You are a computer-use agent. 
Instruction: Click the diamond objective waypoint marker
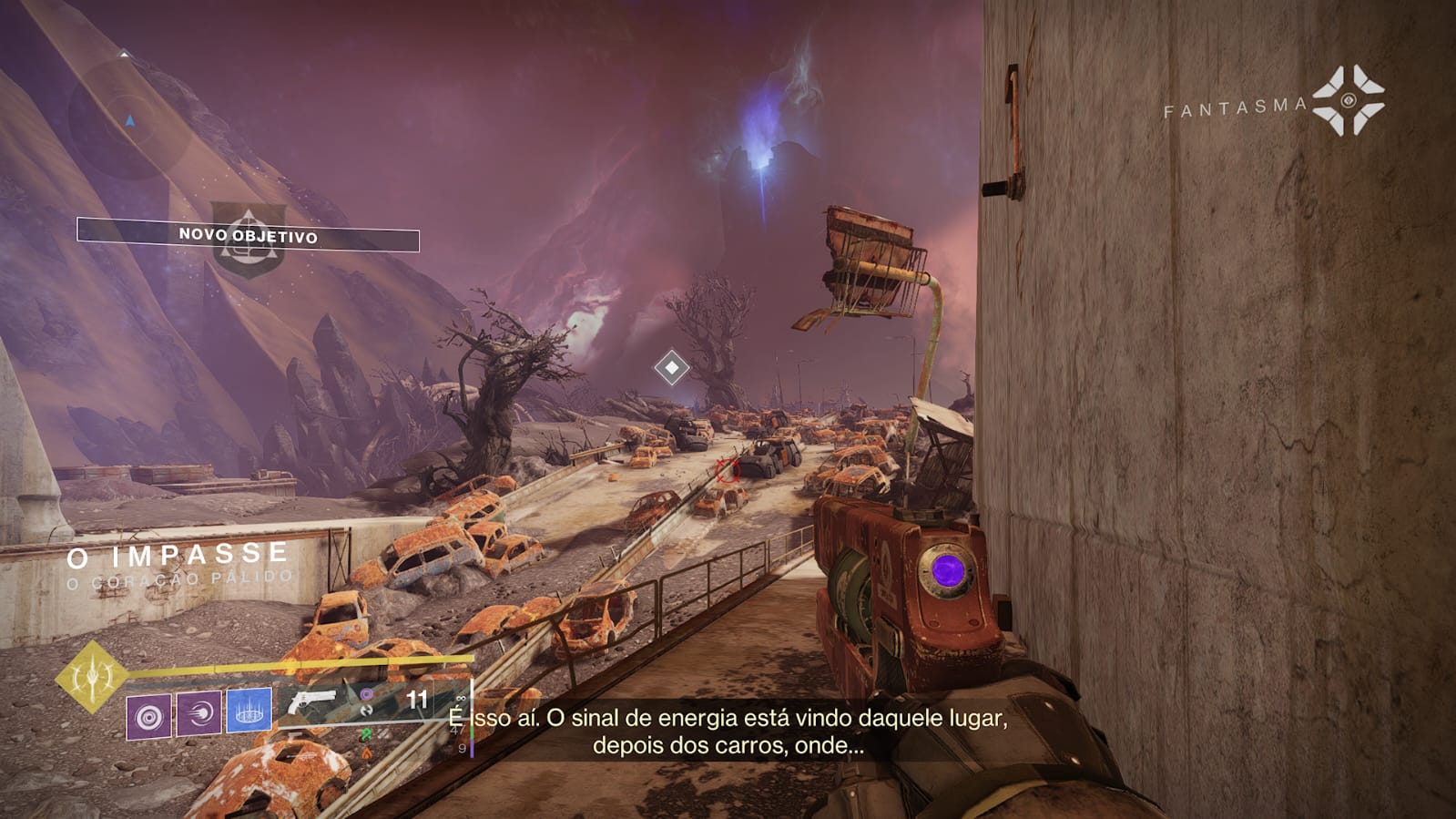pyautogui.click(x=672, y=367)
